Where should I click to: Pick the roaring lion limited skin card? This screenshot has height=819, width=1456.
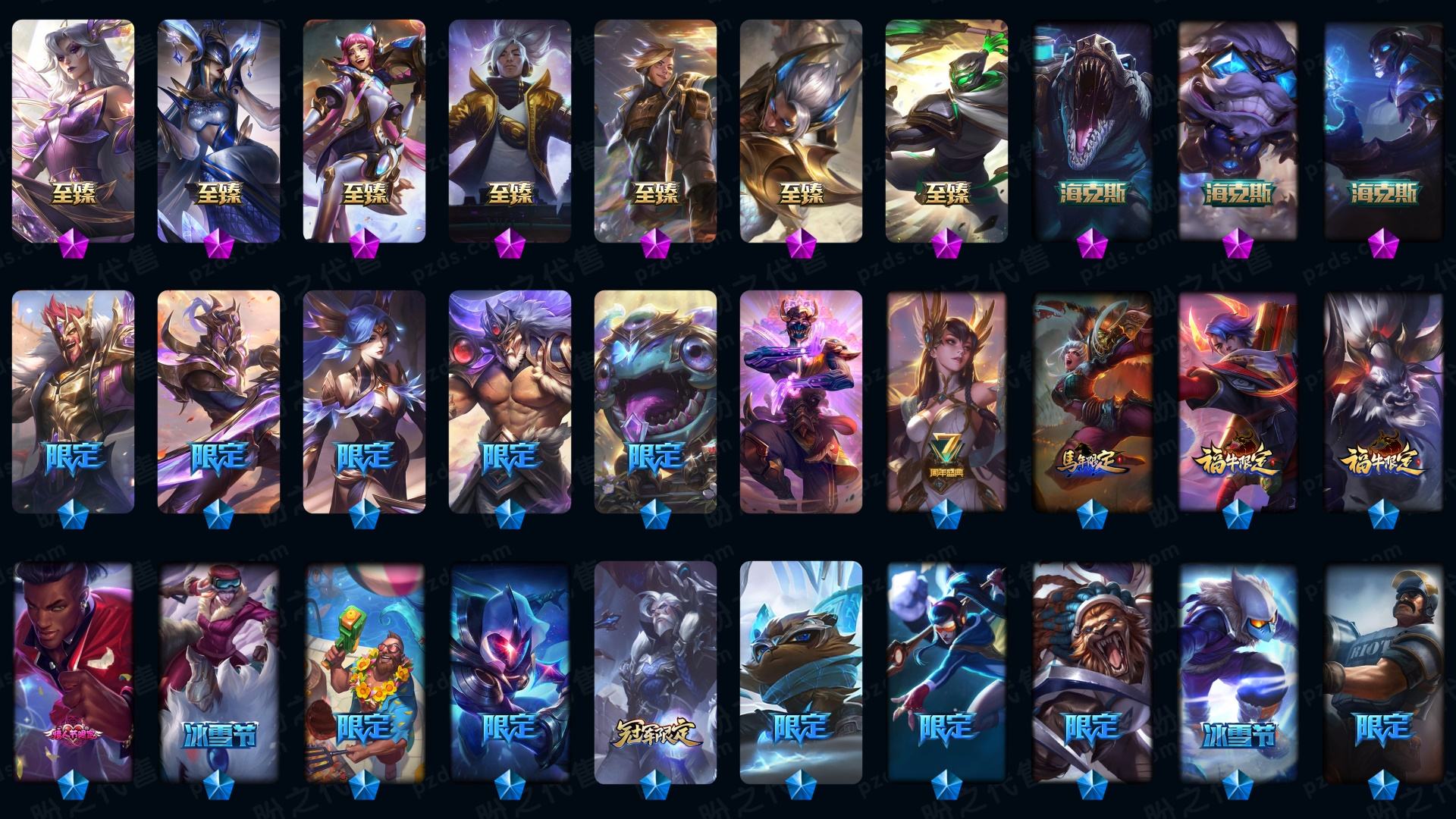1092,673
